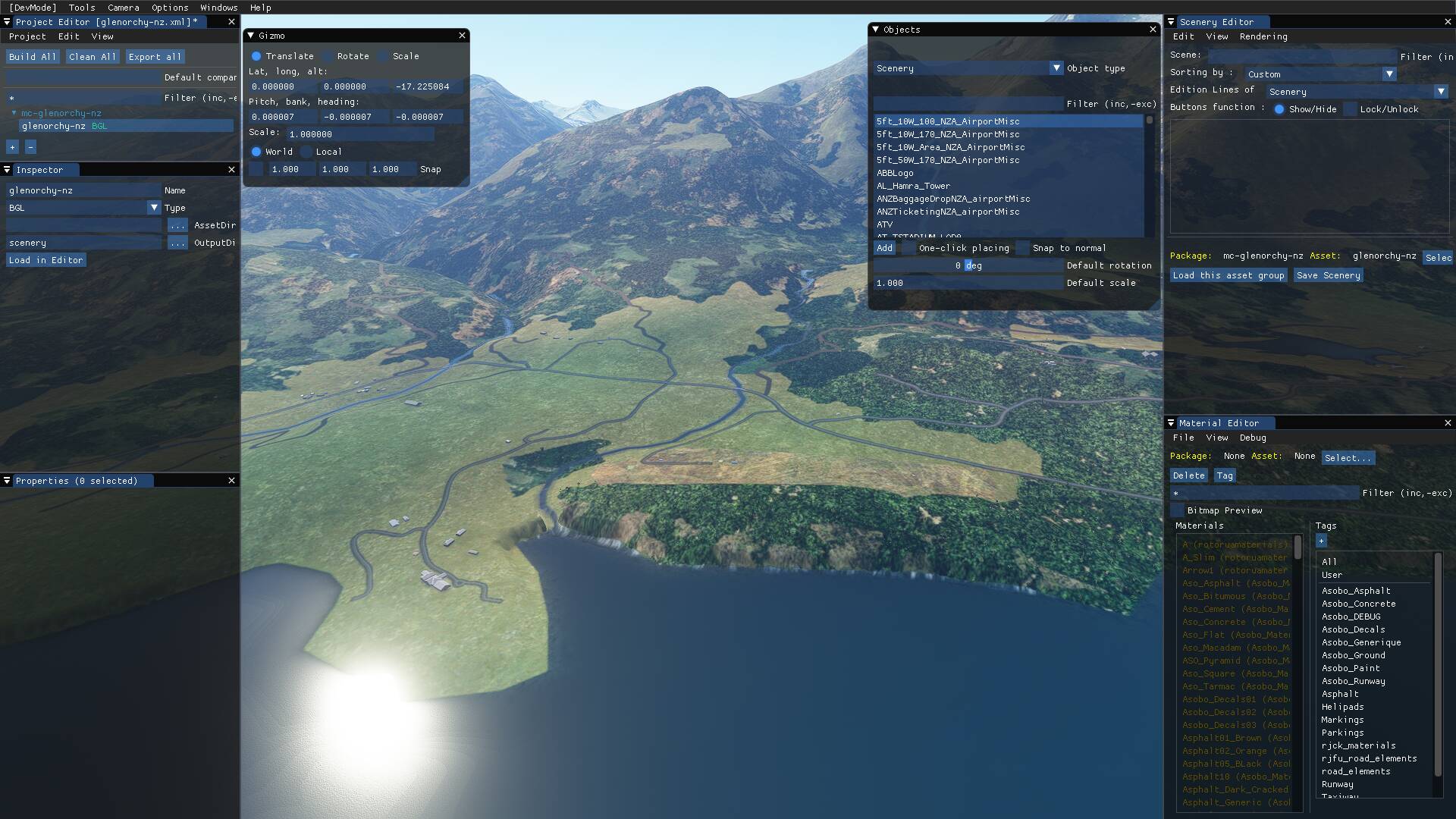Screen dimensions: 1456x819
Task: Click the Build All button
Action: coord(32,57)
